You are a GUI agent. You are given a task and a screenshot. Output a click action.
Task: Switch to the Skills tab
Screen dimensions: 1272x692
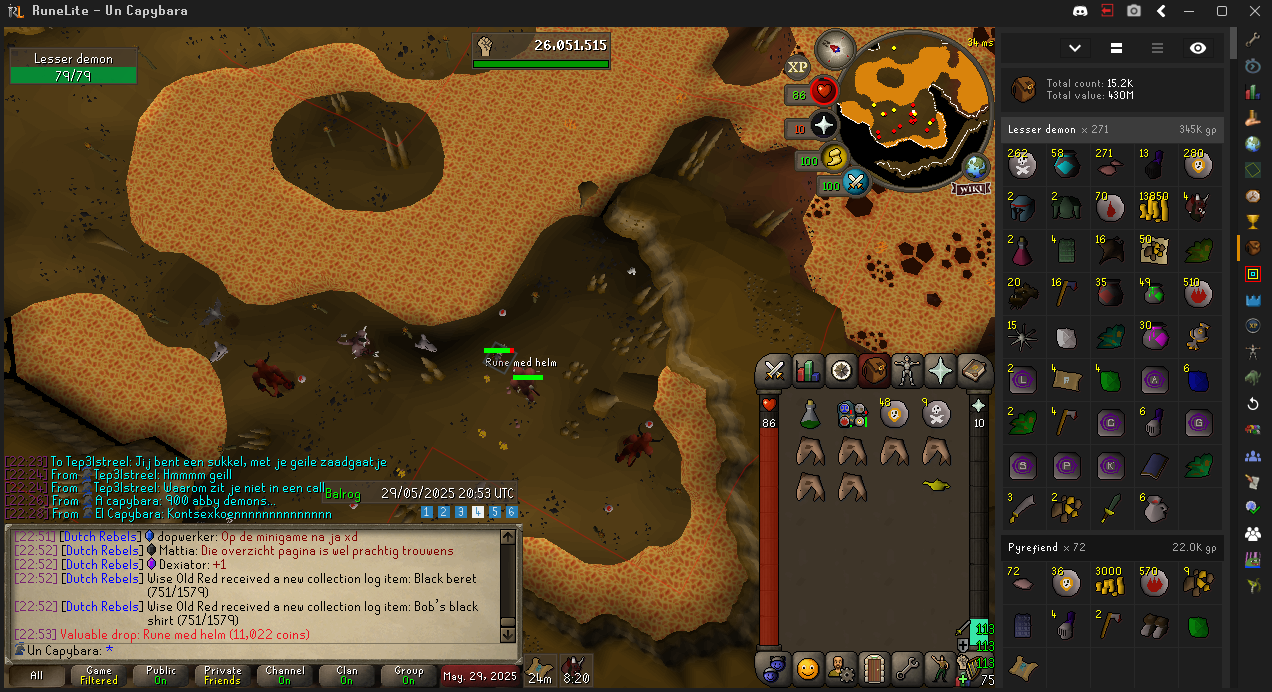(x=807, y=371)
